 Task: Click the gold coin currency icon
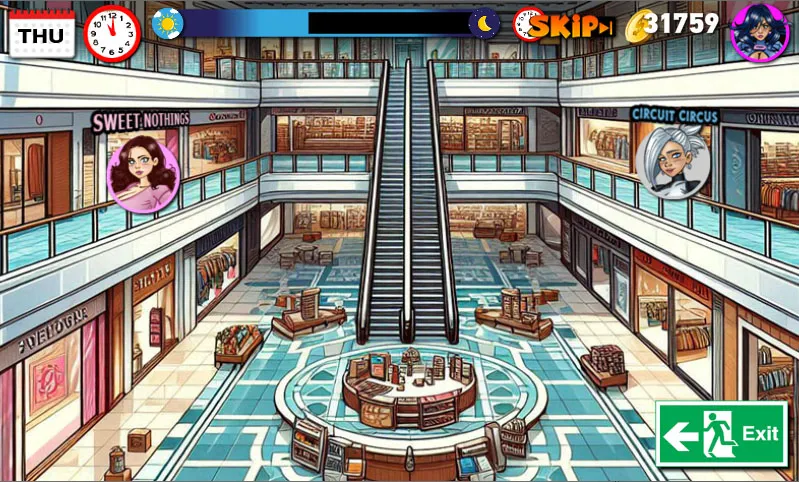(x=637, y=27)
